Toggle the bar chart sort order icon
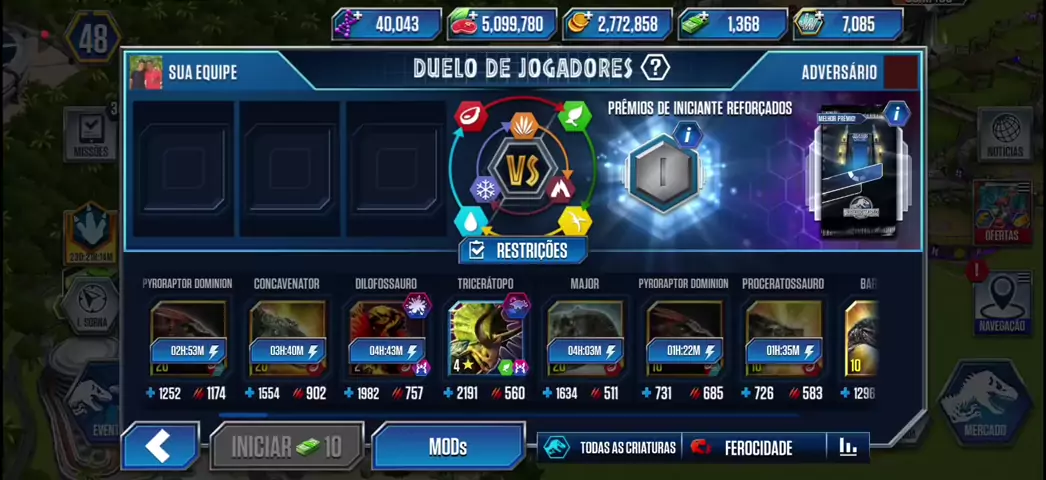Screen dimensions: 1046x480 (x=848, y=447)
